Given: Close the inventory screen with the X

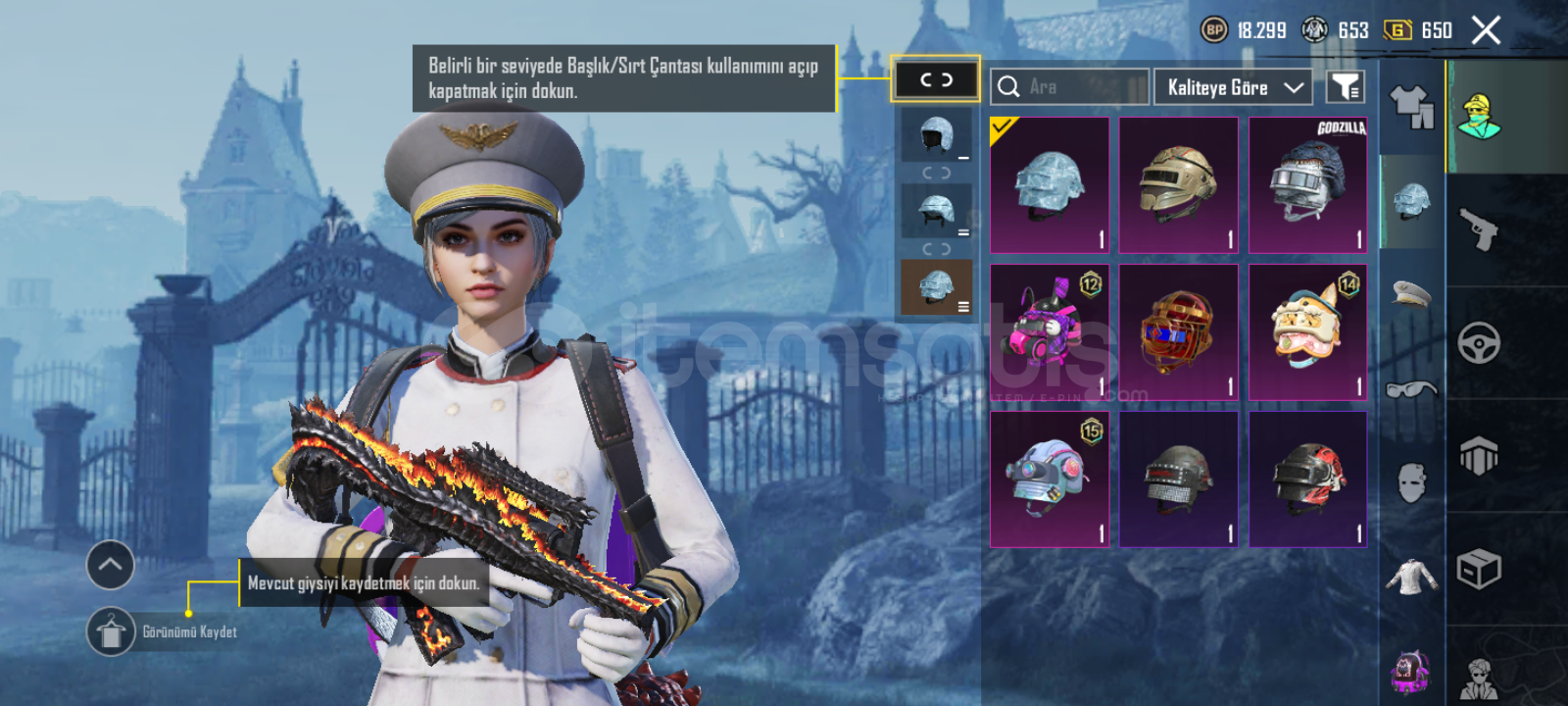Looking at the screenshot, I should pos(1486,30).
